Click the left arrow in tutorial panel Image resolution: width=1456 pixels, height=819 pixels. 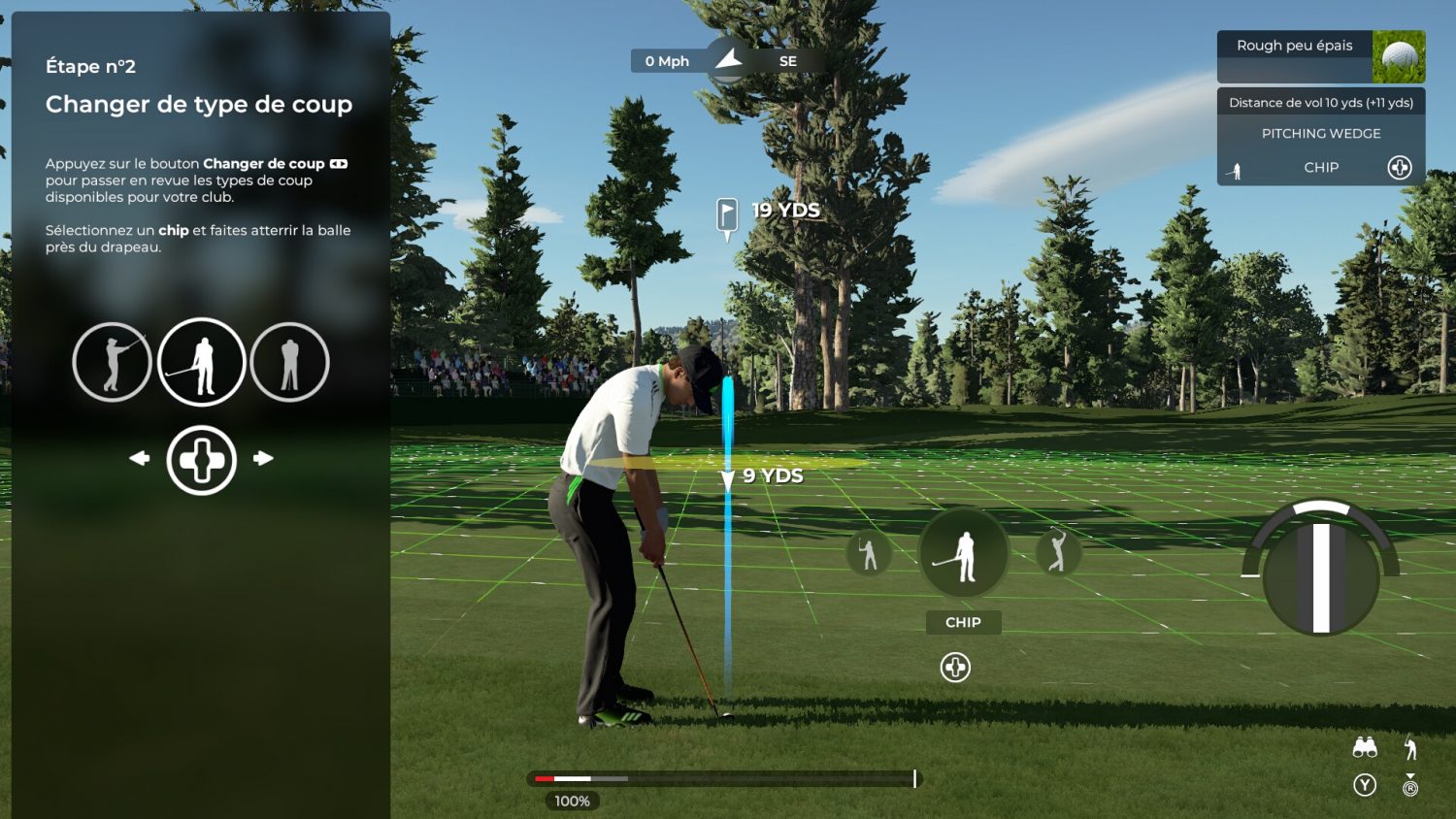click(140, 458)
